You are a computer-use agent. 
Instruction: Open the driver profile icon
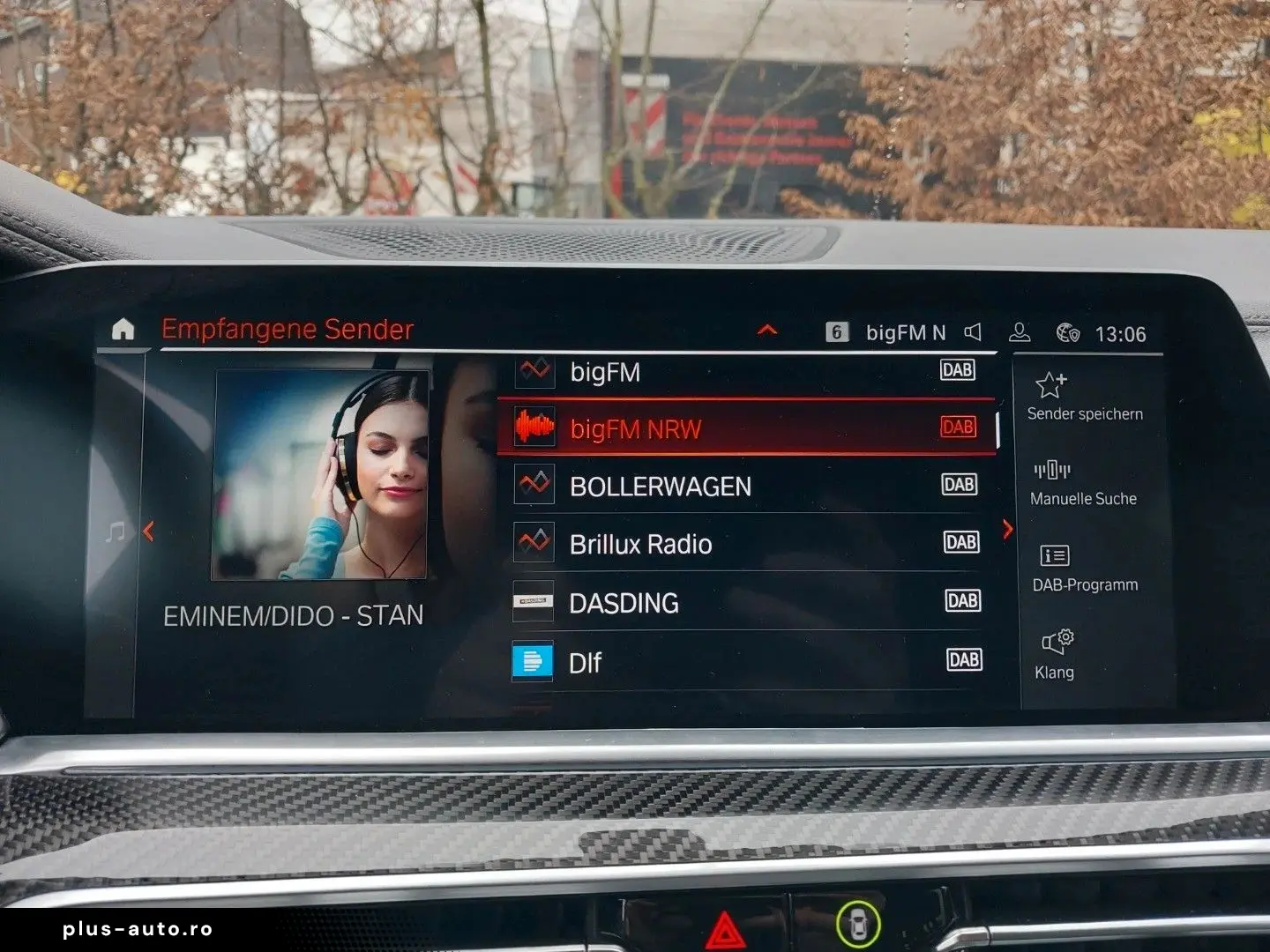pos(1020,332)
